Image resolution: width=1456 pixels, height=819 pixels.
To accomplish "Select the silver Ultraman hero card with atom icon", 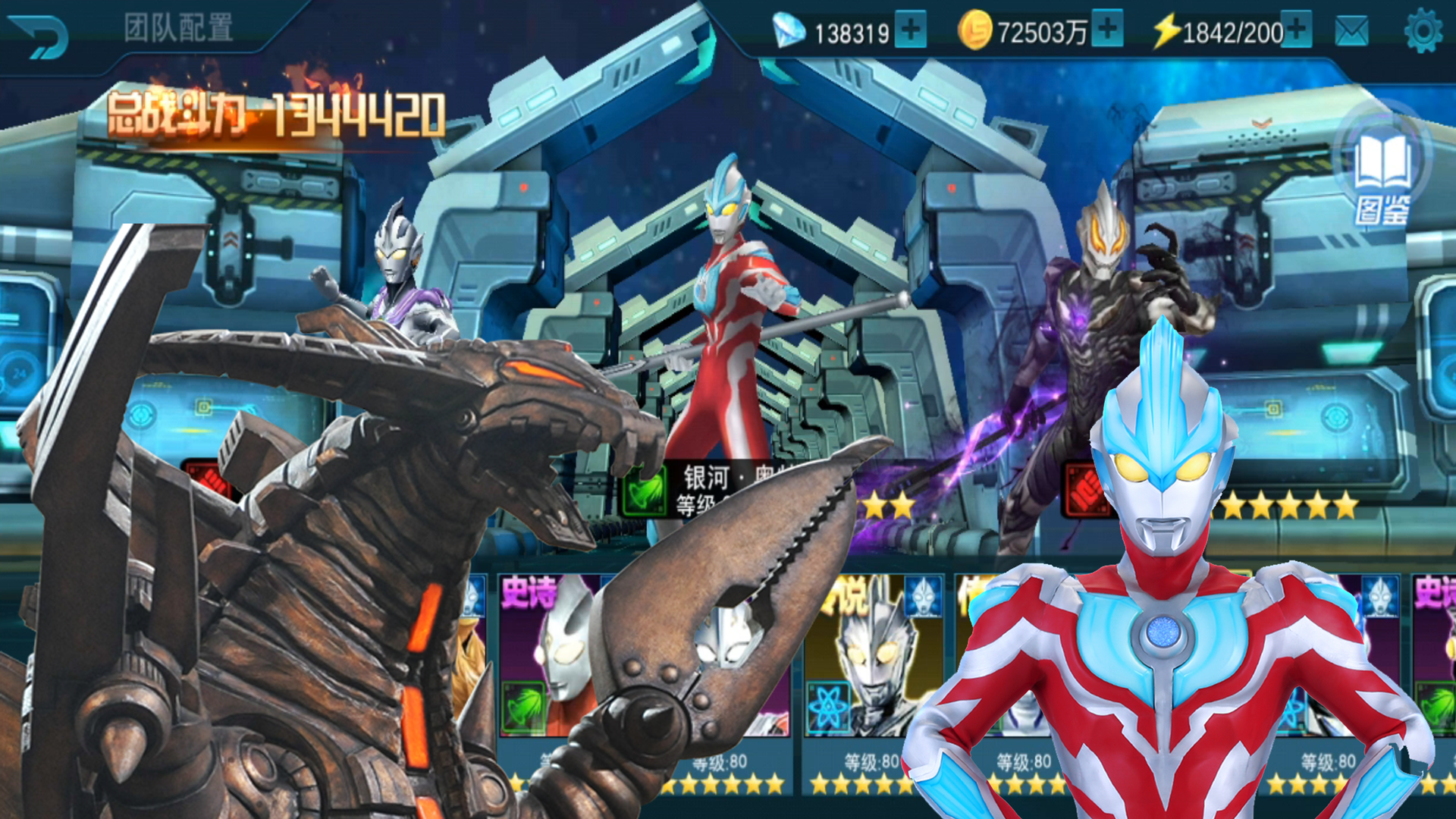I will tap(872, 660).
